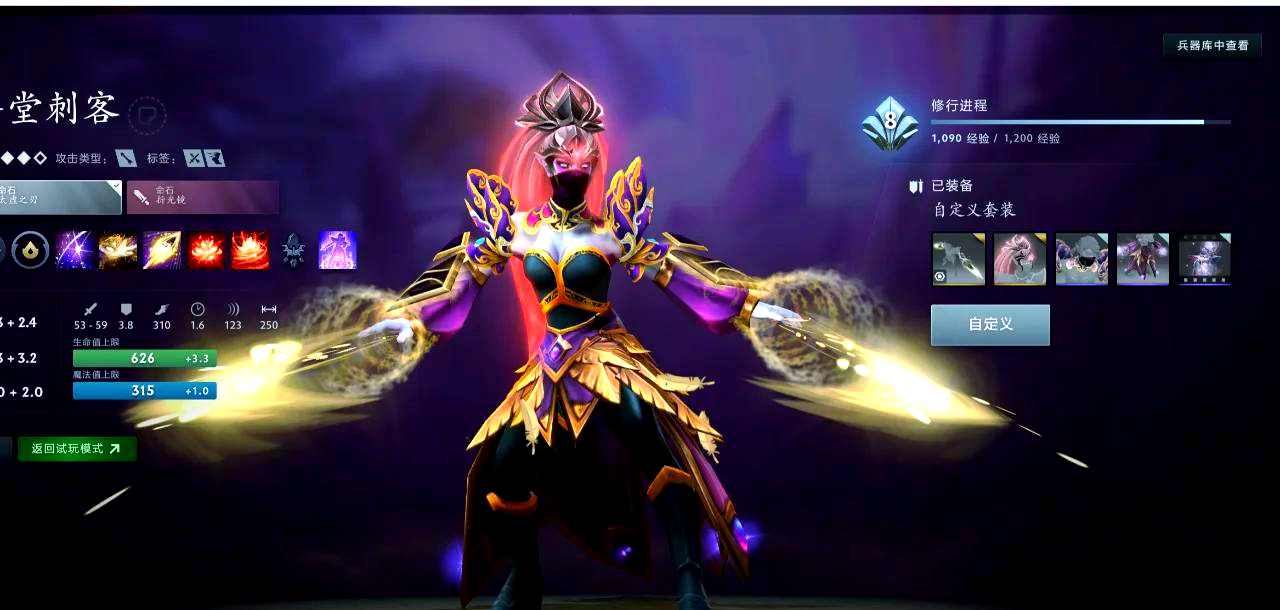Click the hero level 8 crystal badge
The height and width of the screenshot is (610, 1280).
point(890,122)
